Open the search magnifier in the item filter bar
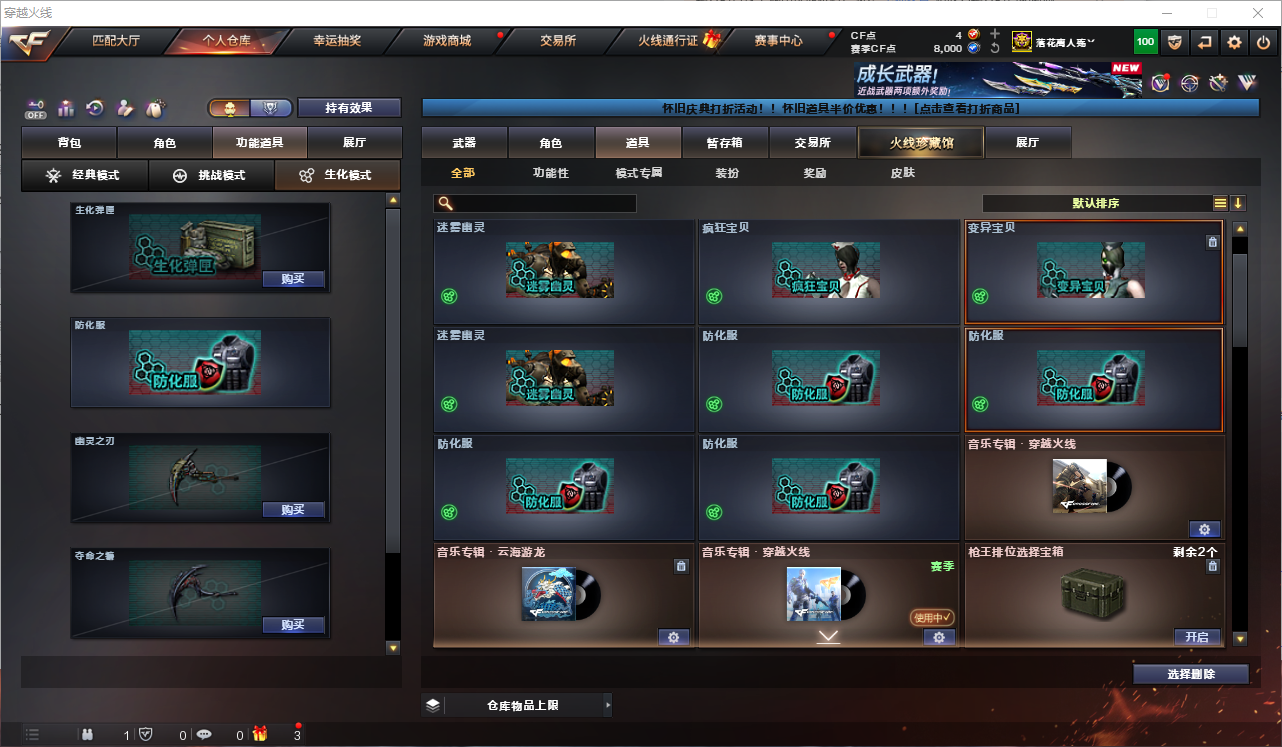Image resolution: width=1282 pixels, height=747 pixels. [x=444, y=203]
